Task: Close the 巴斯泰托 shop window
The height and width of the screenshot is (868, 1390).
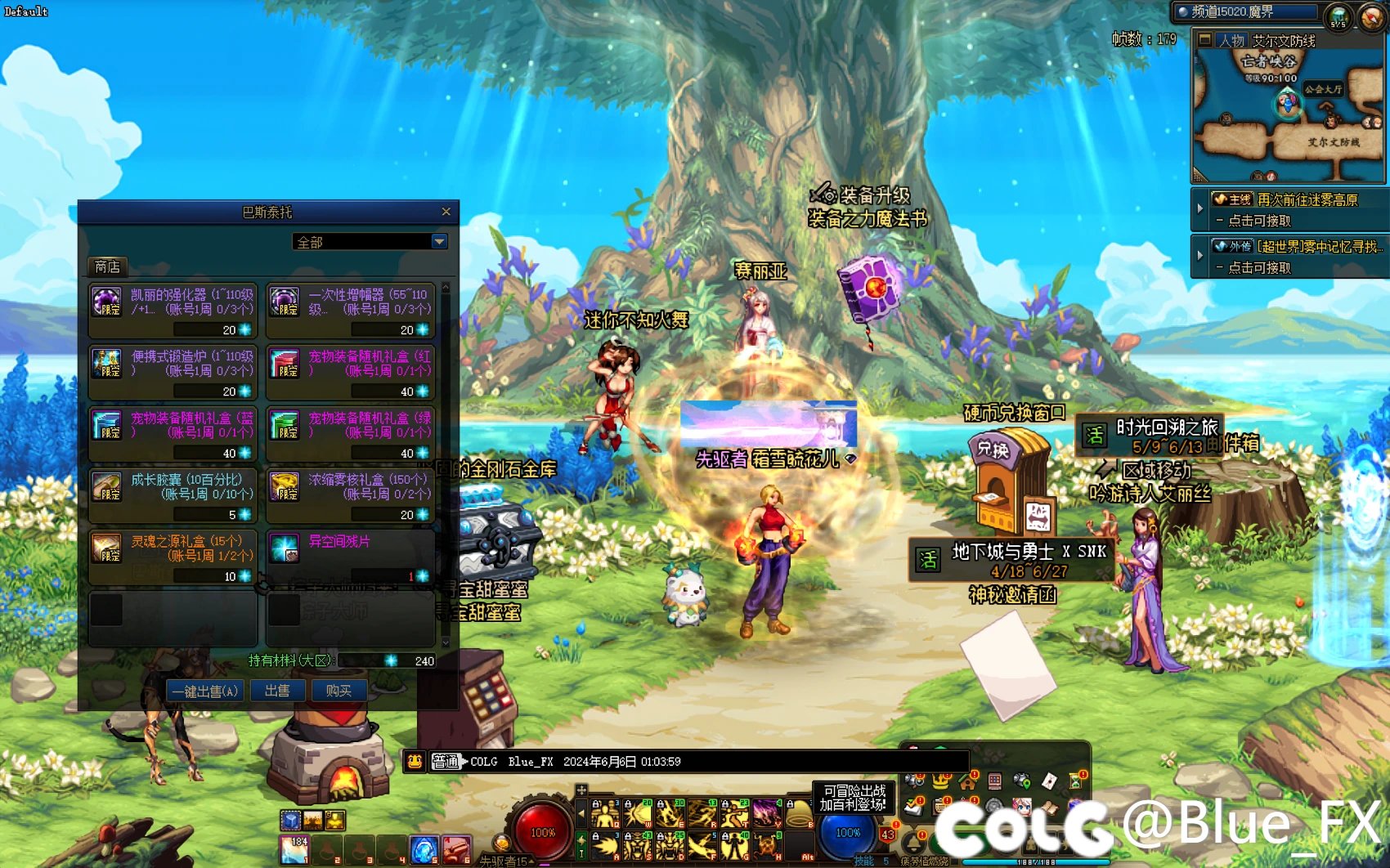Action: 446,212
